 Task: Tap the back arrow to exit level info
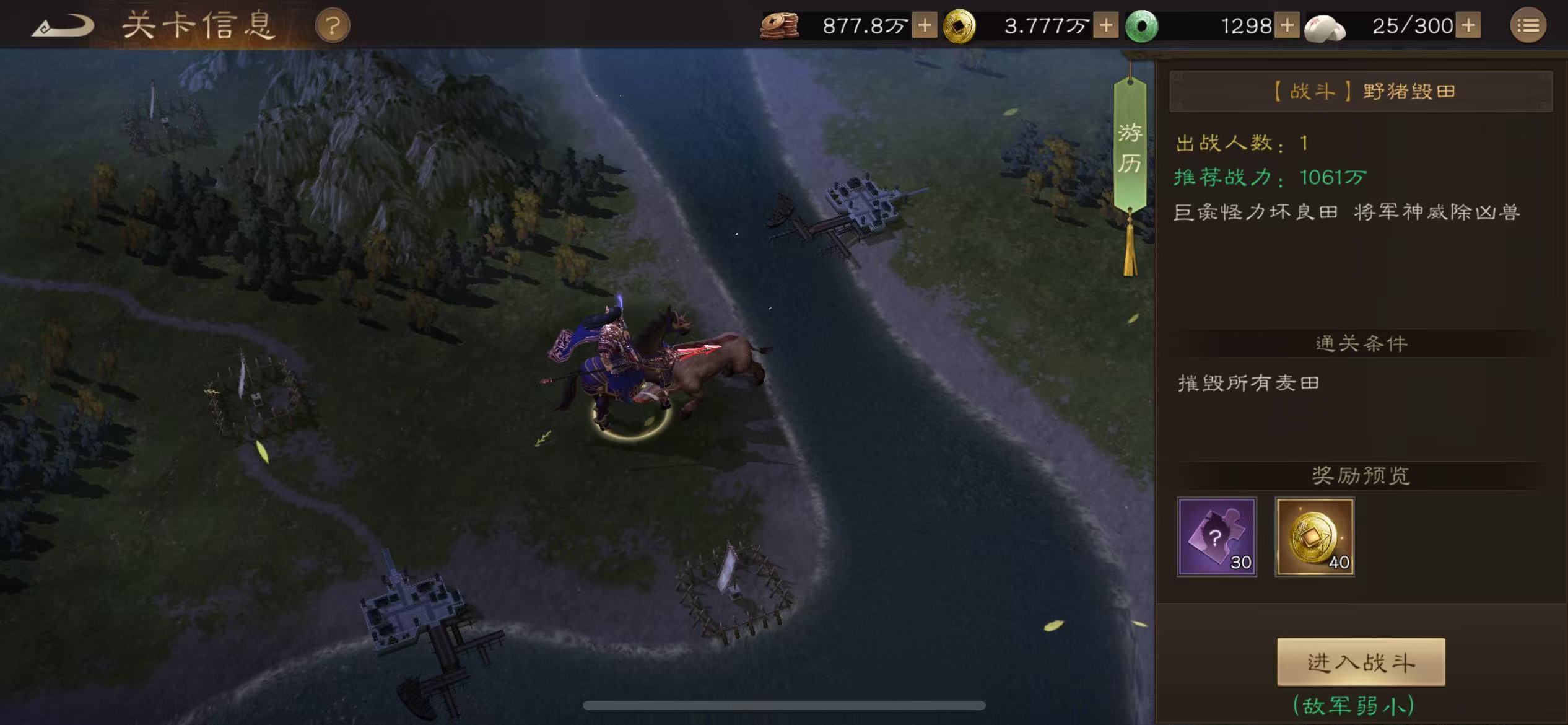click(x=62, y=25)
